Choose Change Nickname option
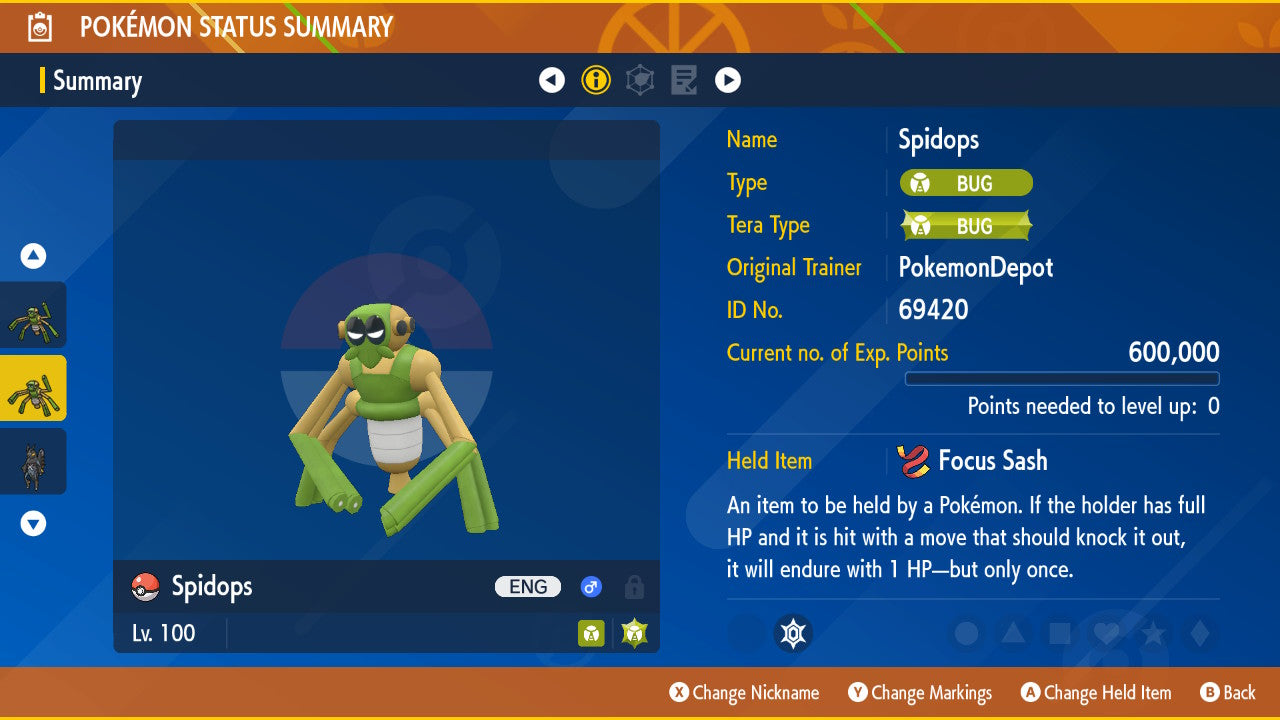The width and height of the screenshot is (1280, 720). (x=745, y=693)
